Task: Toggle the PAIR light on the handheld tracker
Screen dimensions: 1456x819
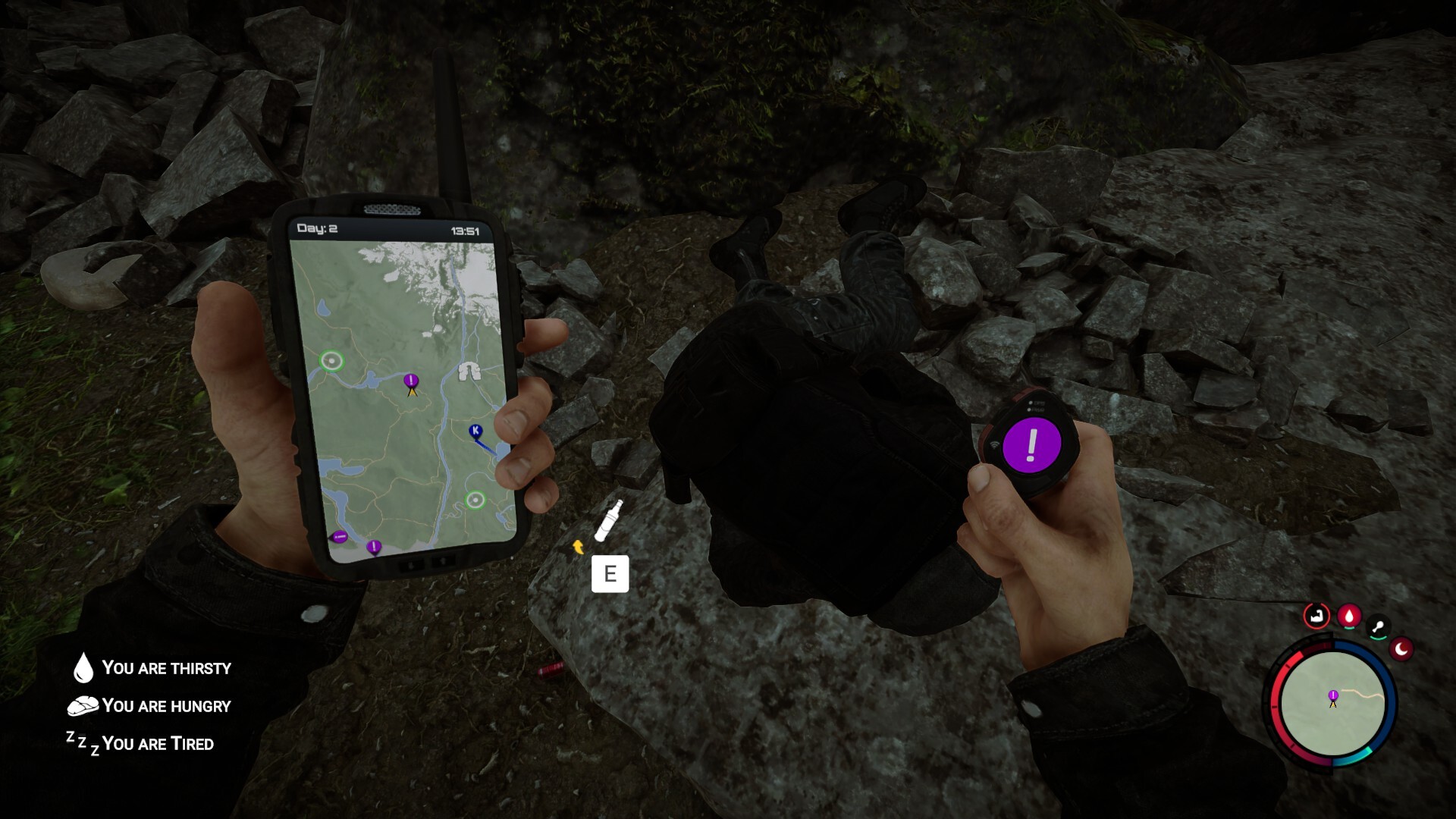Action: [1029, 409]
